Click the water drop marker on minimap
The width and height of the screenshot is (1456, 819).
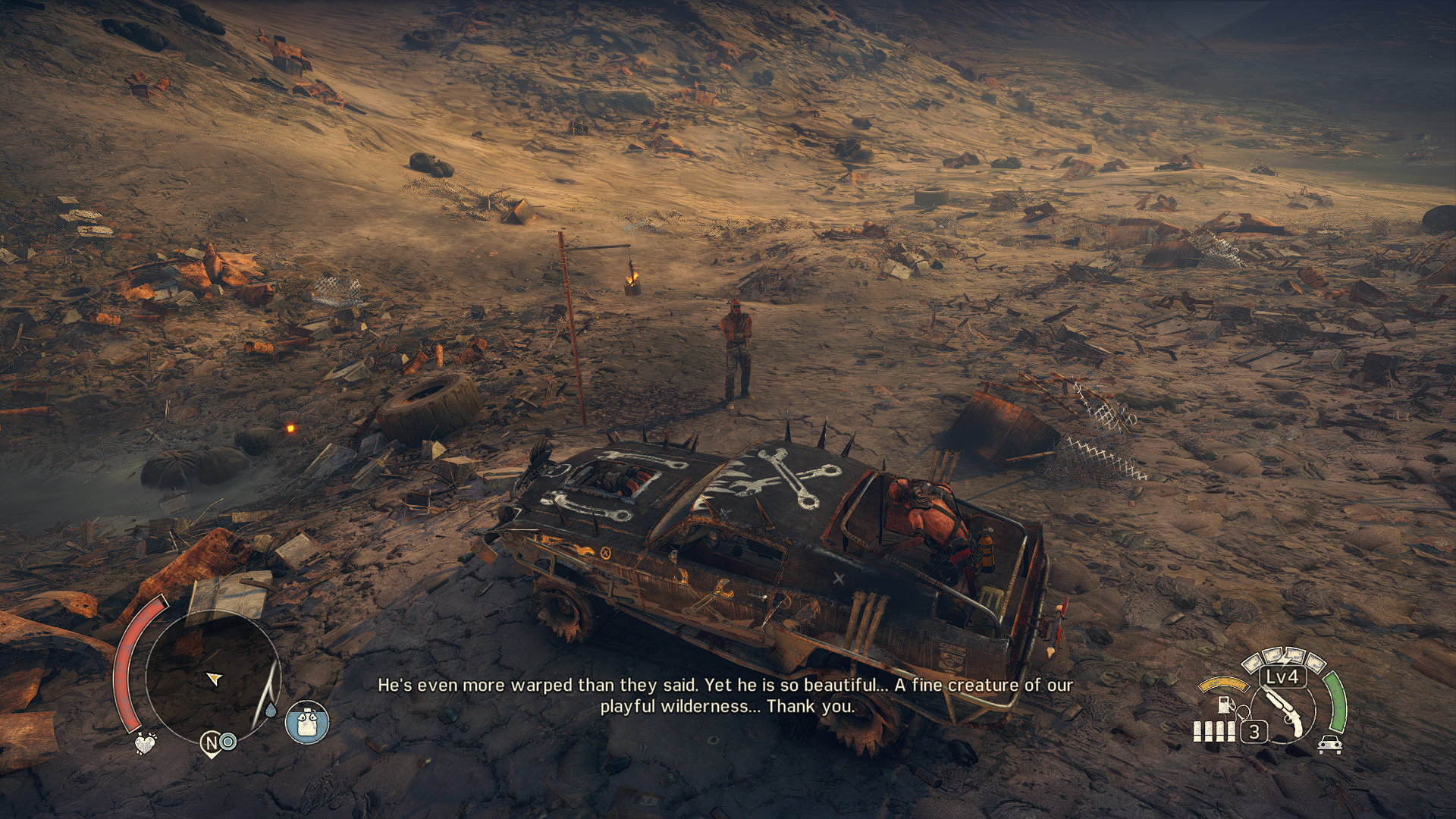click(271, 711)
